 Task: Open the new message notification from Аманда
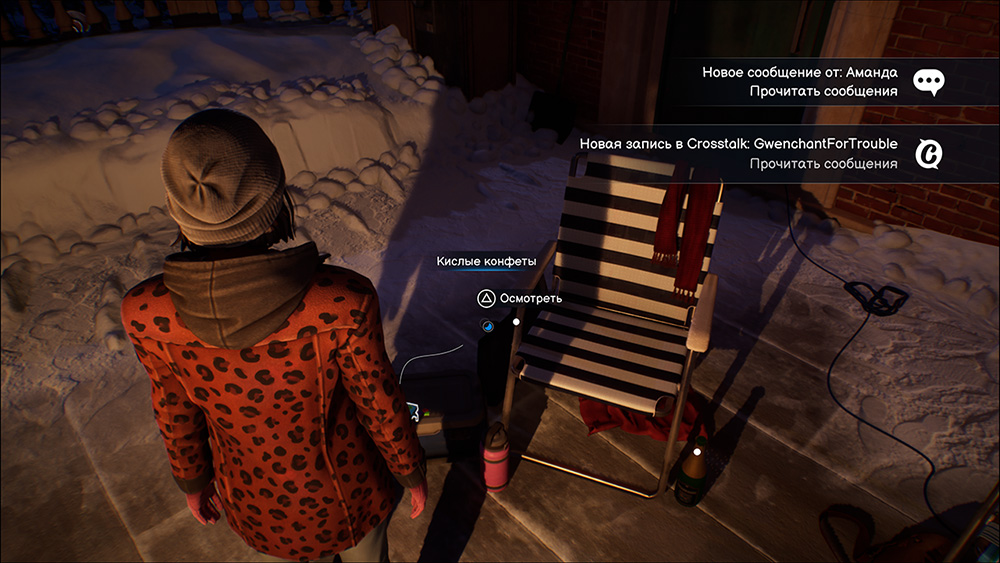pyautogui.click(x=799, y=81)
